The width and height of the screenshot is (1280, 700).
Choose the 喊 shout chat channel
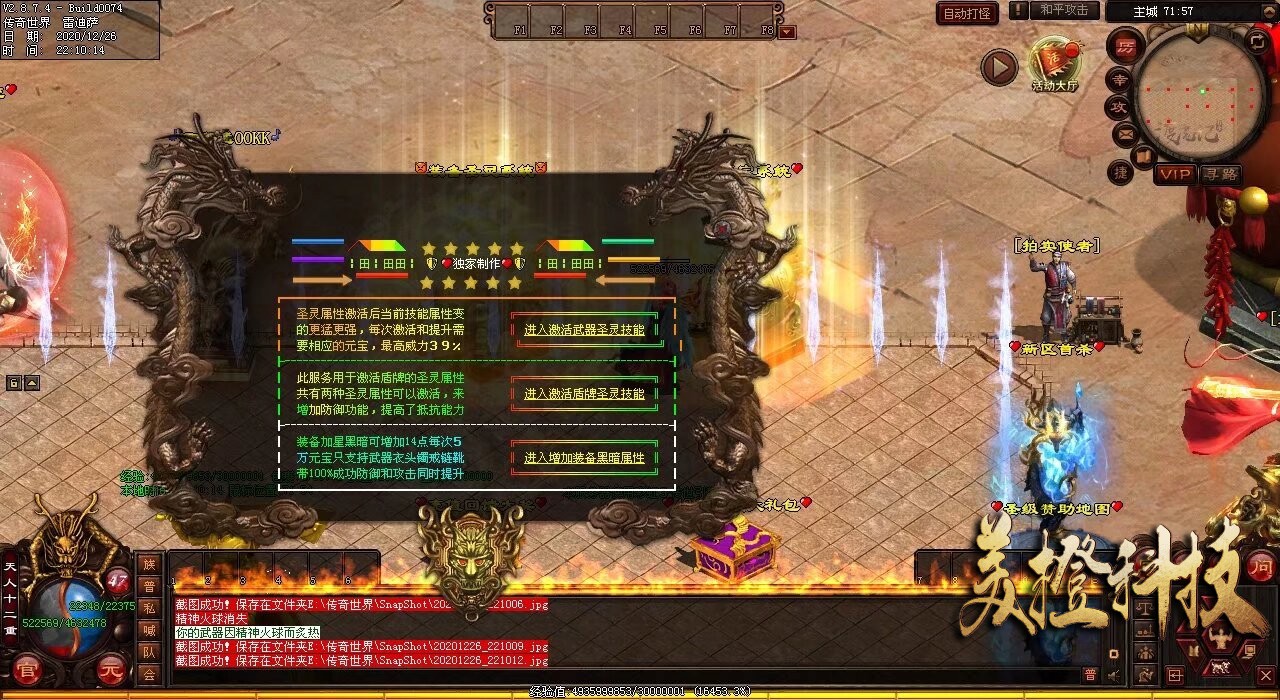[149, 630]
